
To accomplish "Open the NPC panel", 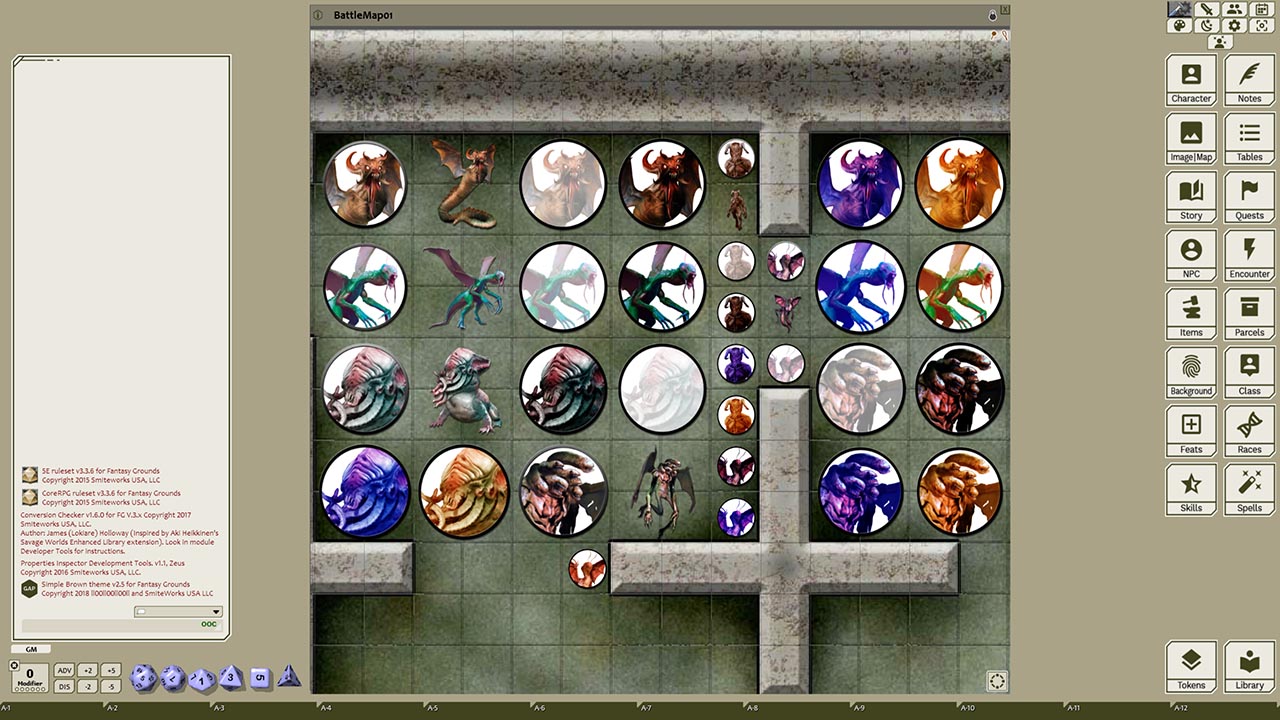I will pos(1191,255).
